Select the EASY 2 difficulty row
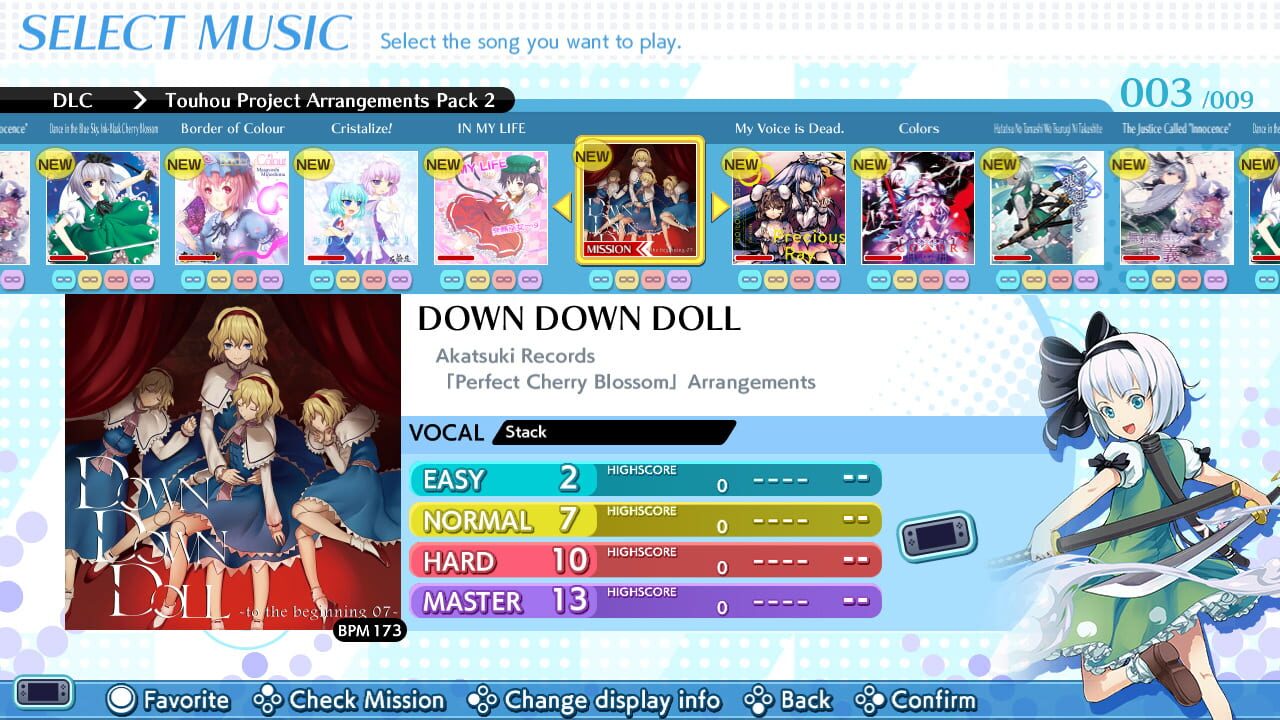The width and height of the screenshot is (1280, 720). coord(500,480)
